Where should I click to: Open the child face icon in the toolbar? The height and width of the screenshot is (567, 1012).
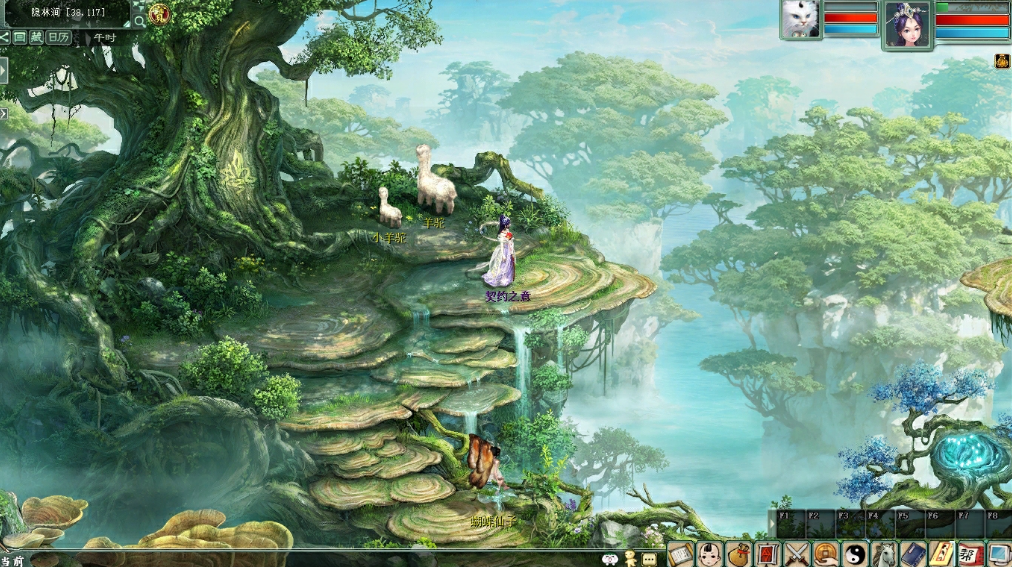tap(709, 554)
